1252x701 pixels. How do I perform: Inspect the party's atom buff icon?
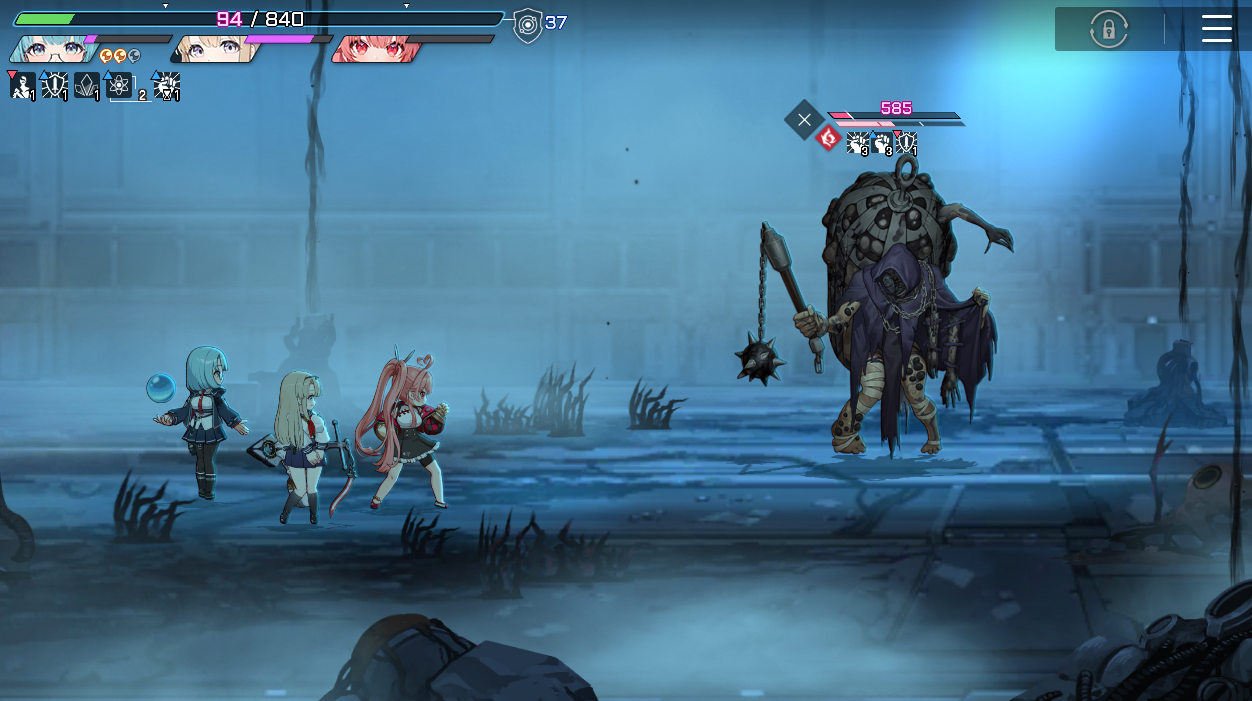pos(120,86)
